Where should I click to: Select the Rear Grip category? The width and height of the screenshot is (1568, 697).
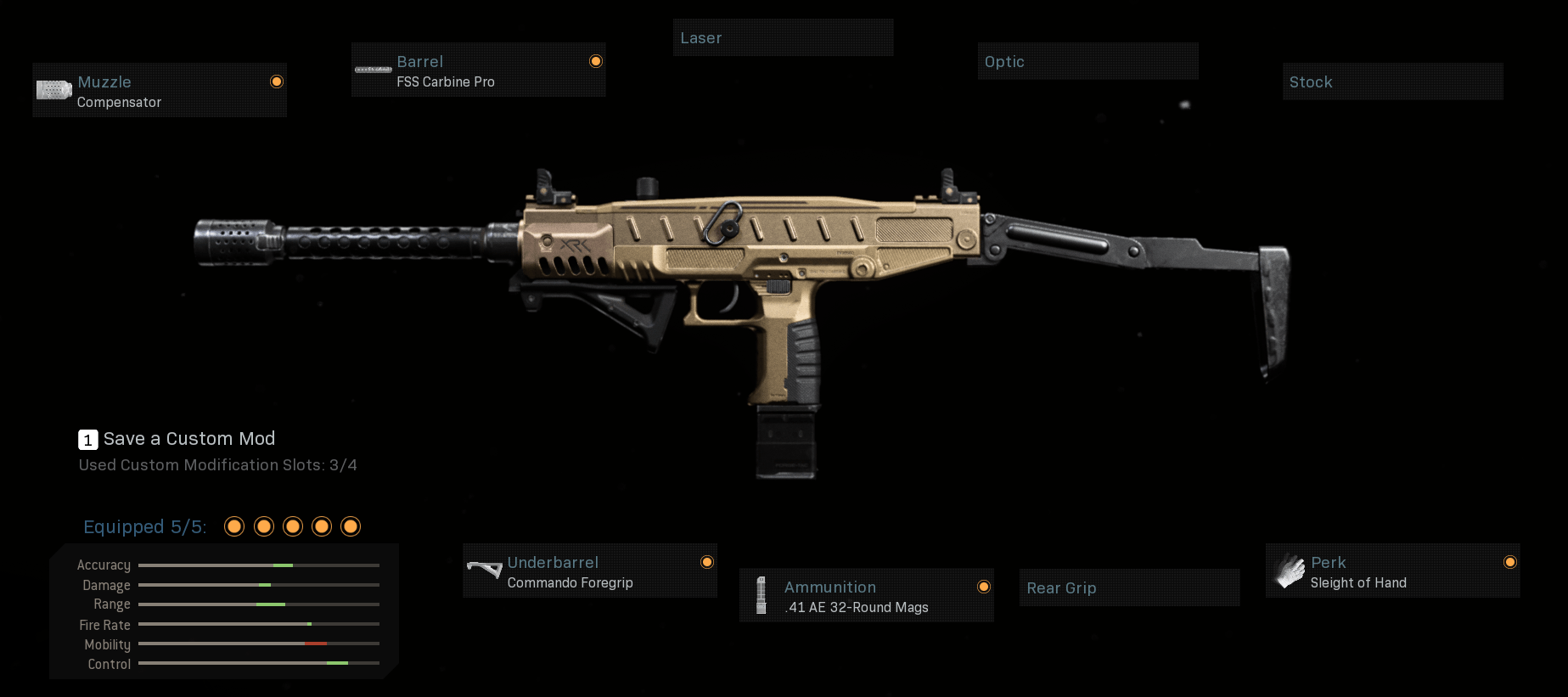coord(1129,587)
